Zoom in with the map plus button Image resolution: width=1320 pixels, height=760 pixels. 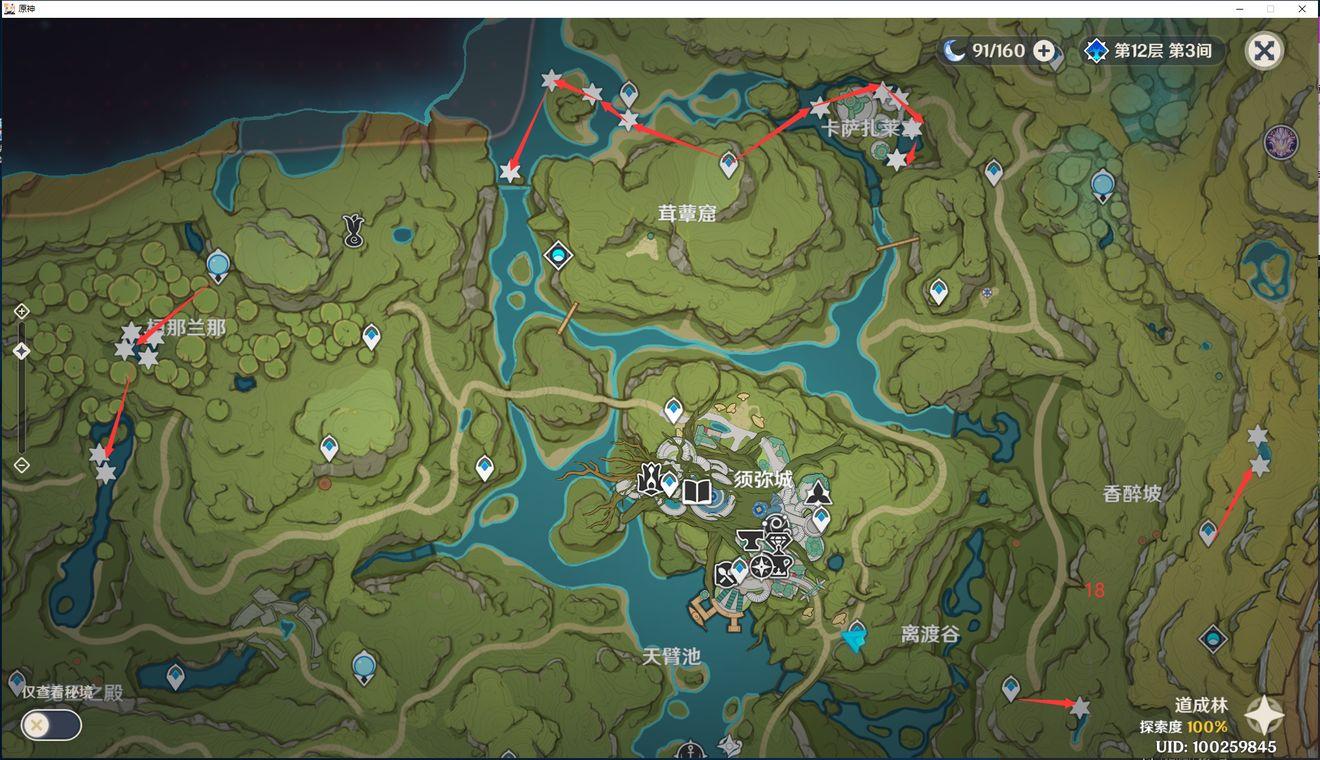pyautogui.click(x=22, y=312)
